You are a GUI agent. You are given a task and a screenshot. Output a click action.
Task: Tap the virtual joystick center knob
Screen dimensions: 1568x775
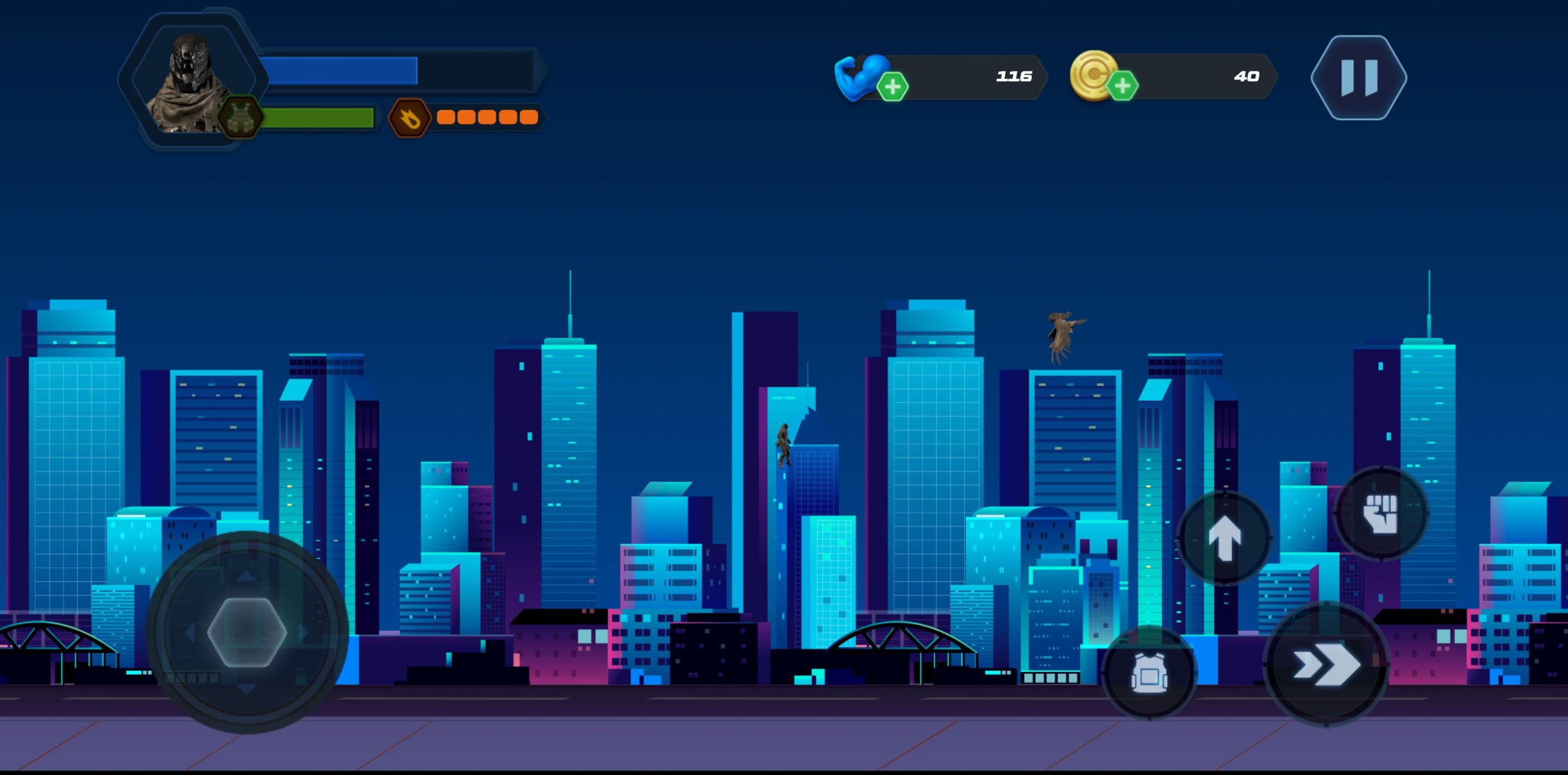click(x=247, y=632)
